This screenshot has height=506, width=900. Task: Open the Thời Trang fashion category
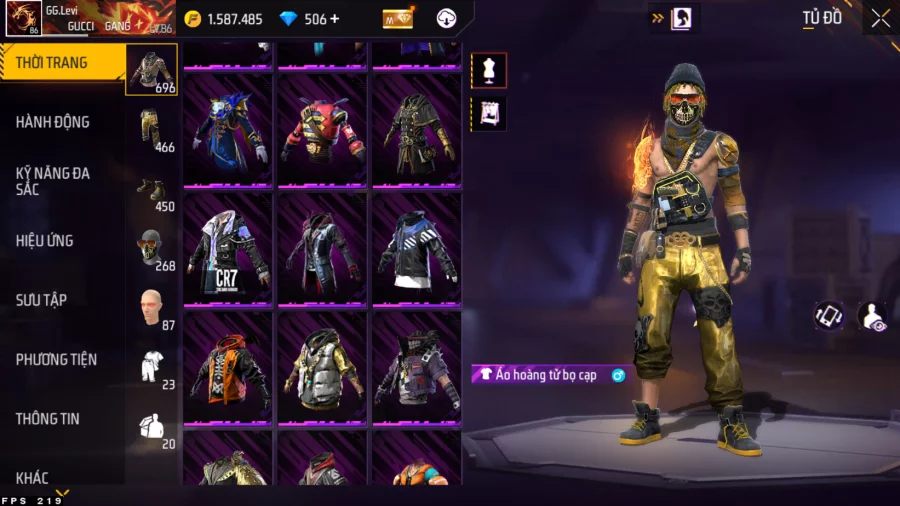(x=52, y=63)
